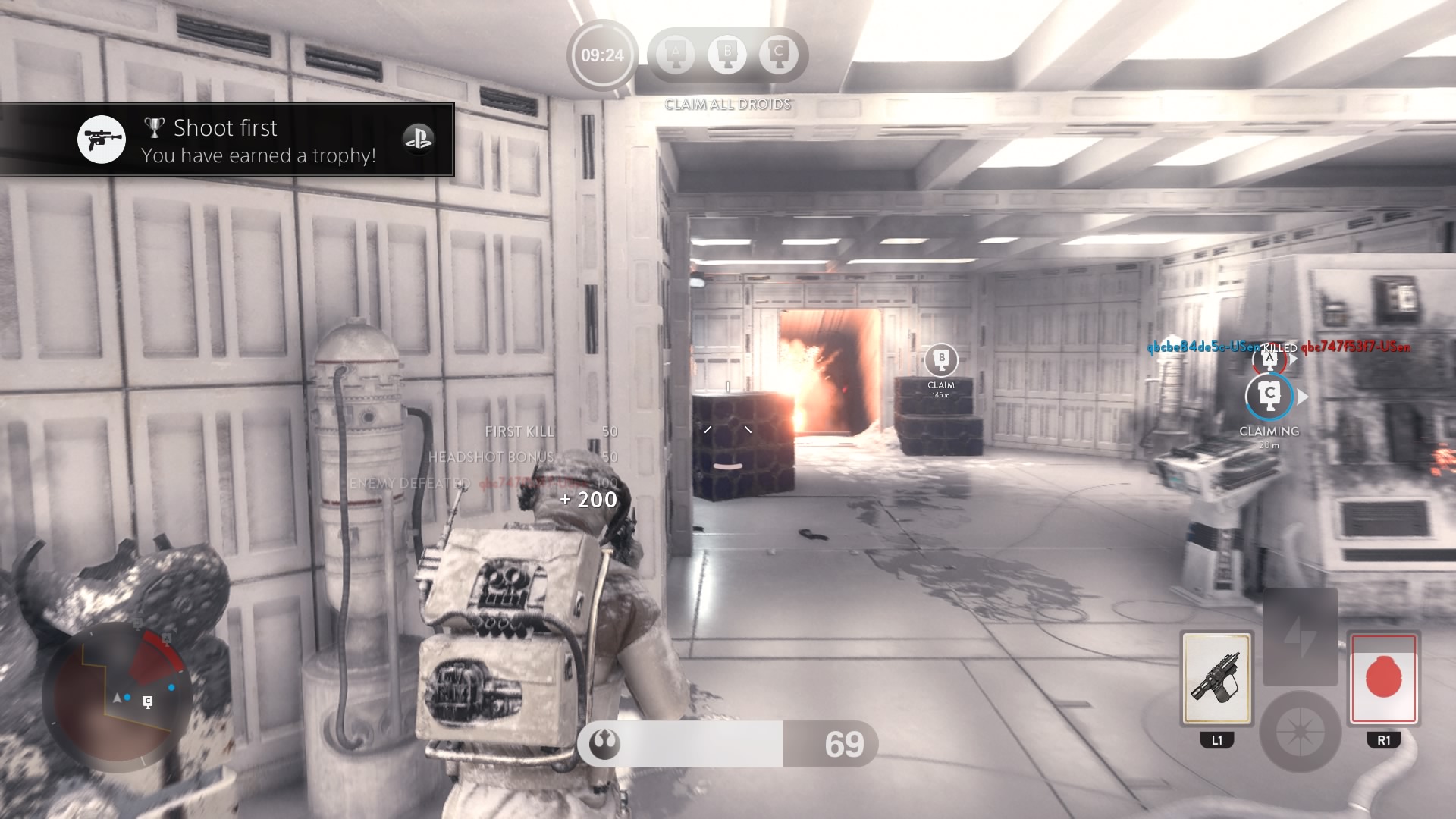The height and width of the screenshot is (819, 1456).
Task: Select droid marker B at top
Action: coord(727,53)
